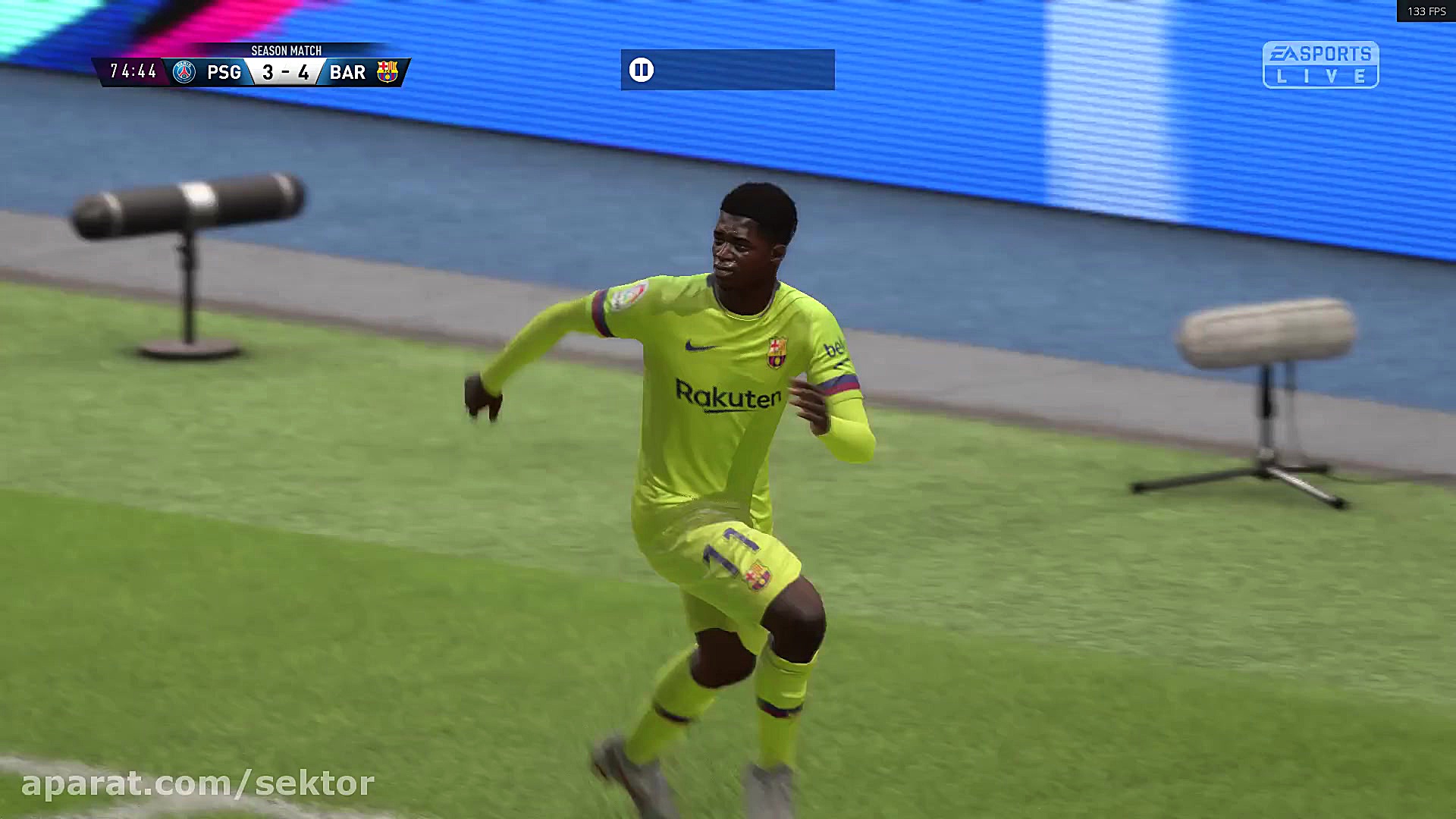The height and width of the screenshot is (819, 1456).
Task: Click the EA Sports logo
Action: [1321, 53]
